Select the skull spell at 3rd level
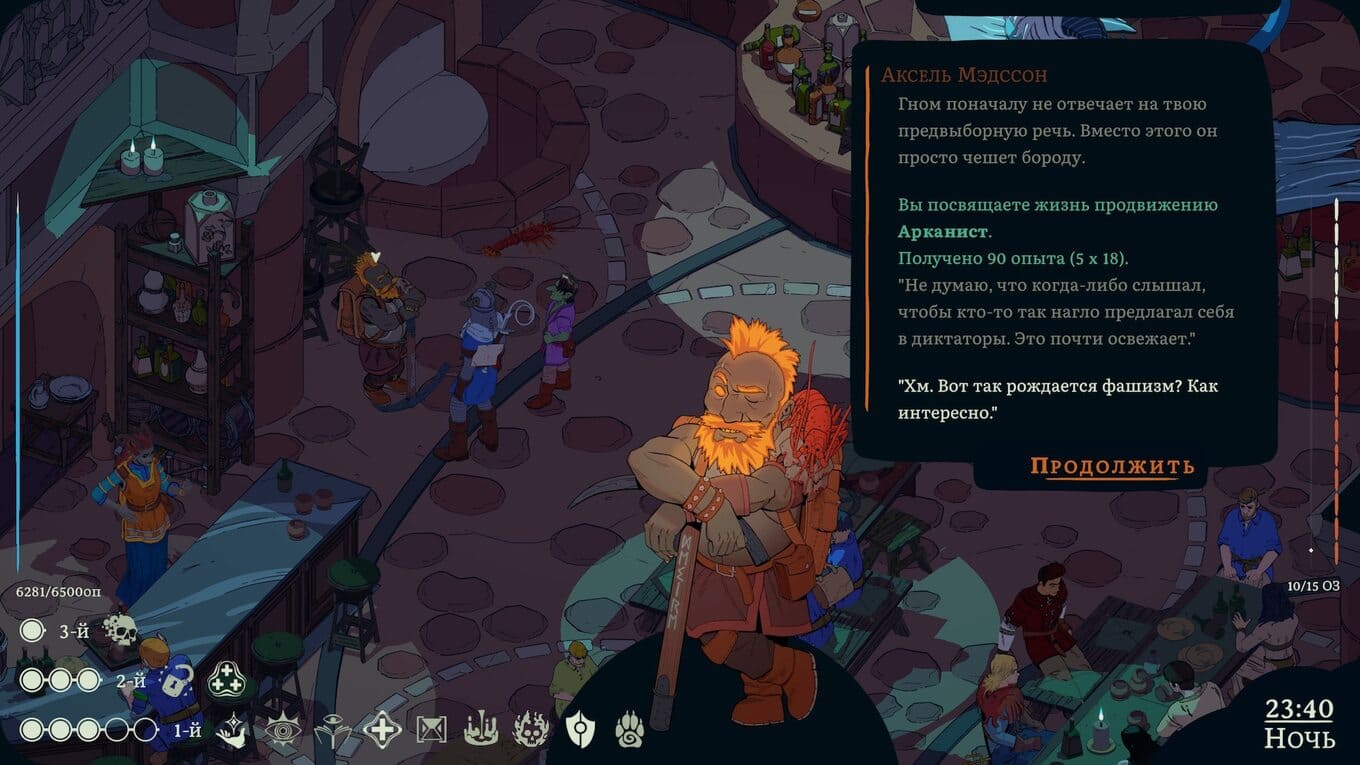This screenshot has width=1360, height=765. [120, 630]
